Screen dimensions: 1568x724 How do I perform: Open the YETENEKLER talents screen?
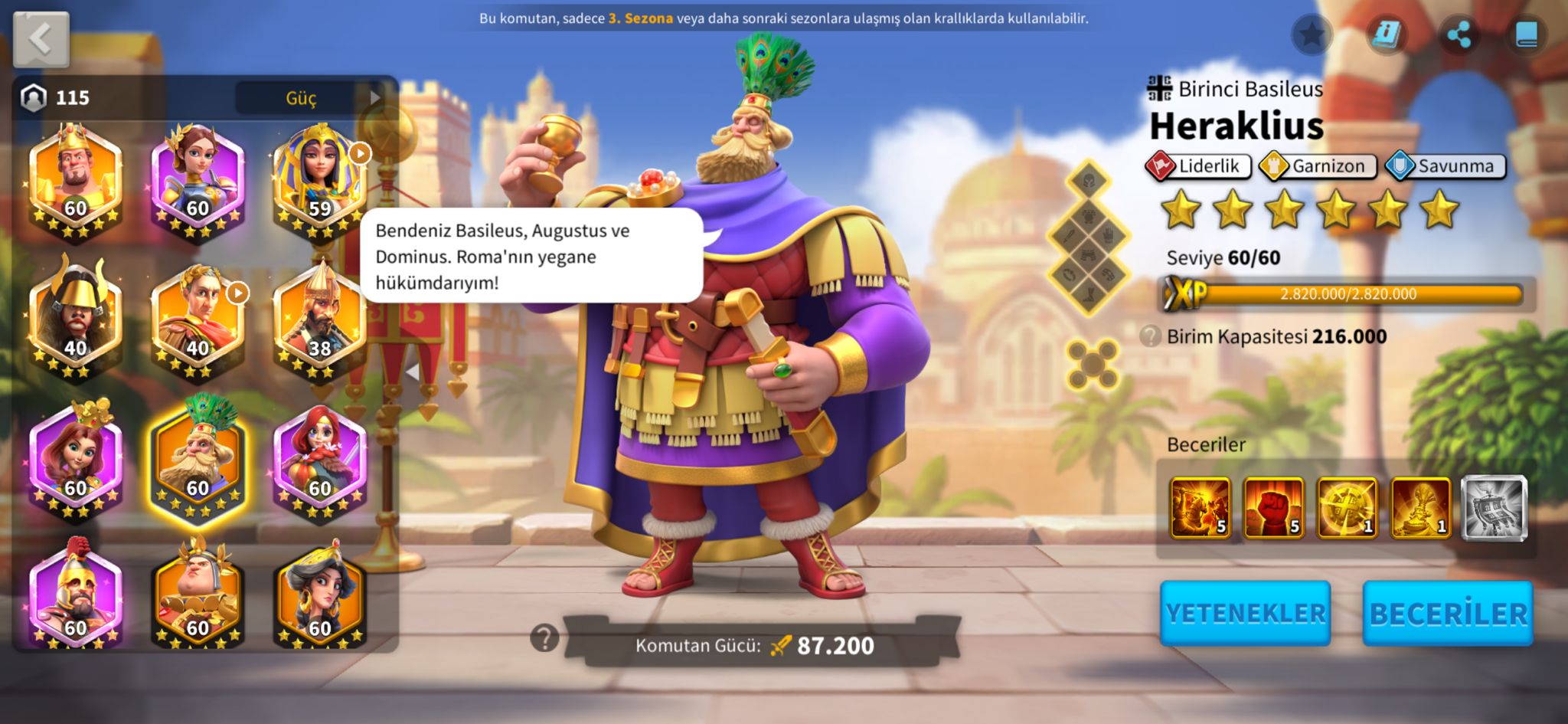tap(1245, 613)
